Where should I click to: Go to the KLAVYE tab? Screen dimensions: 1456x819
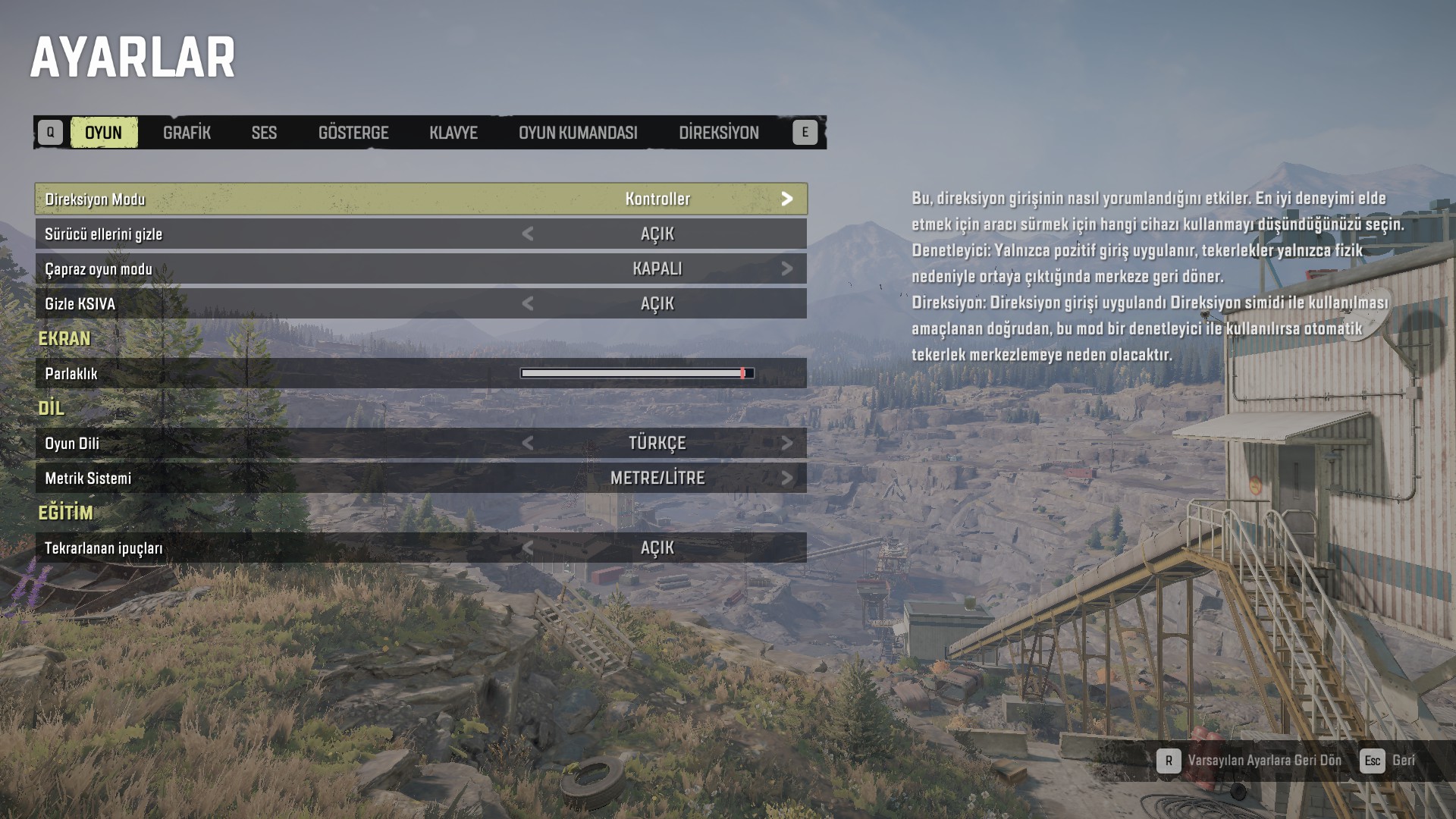click(453, 133)
